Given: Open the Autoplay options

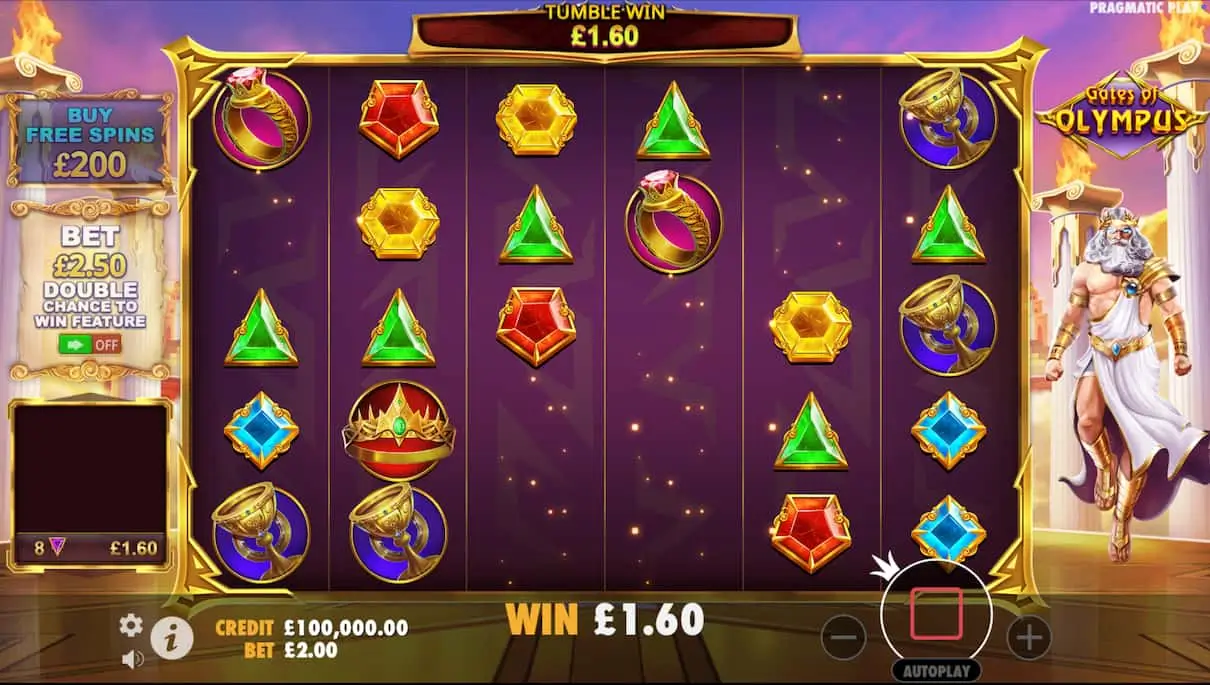Looking at the screenshot, I should [x=936, y=671].
